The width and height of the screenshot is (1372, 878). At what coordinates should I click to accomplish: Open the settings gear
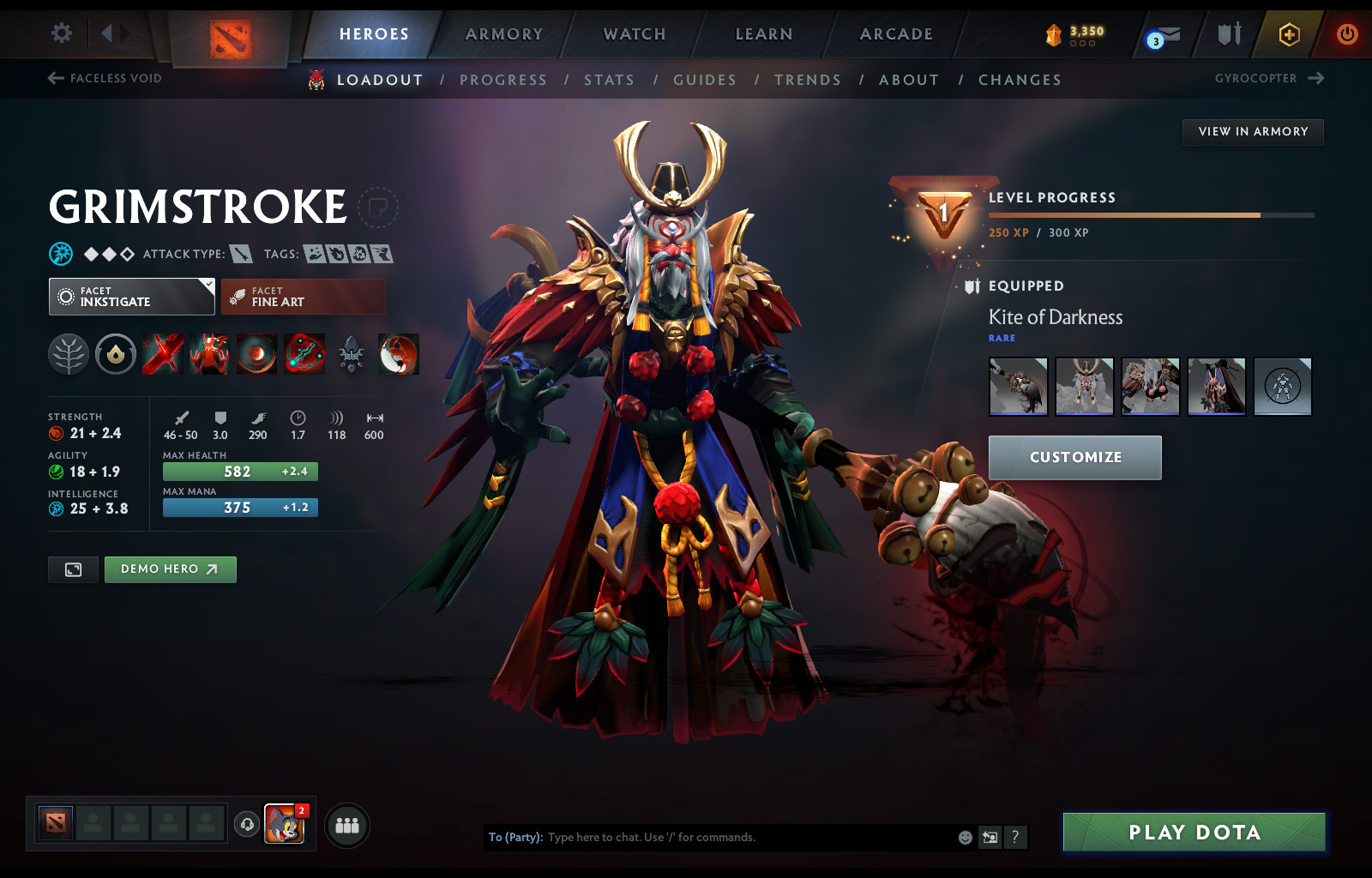coord(60,33)
